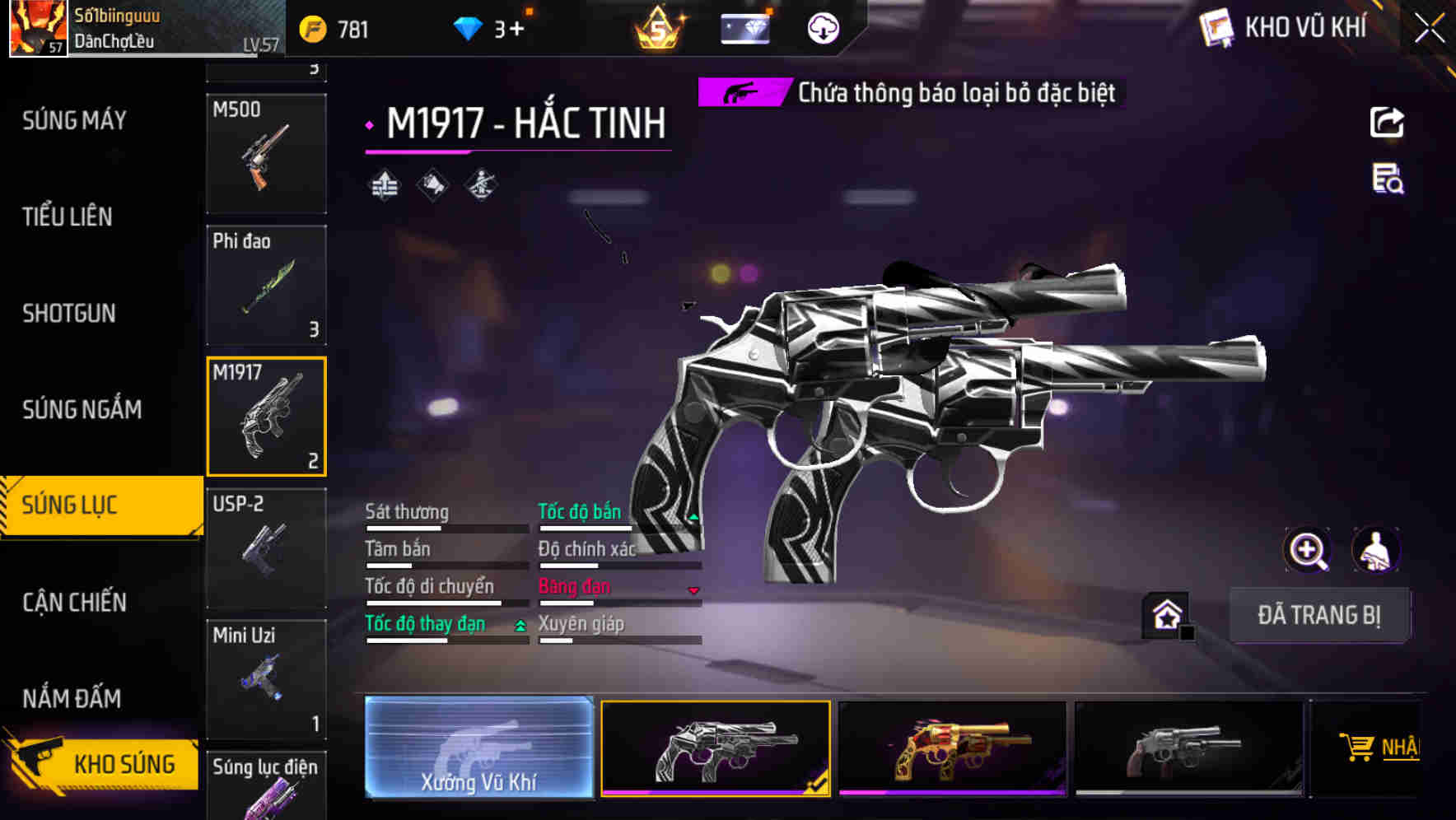This screenshot has height=820, width=1456.
Task: Open the TIỂU LIÊN weapon category
Action: [68, 217]
